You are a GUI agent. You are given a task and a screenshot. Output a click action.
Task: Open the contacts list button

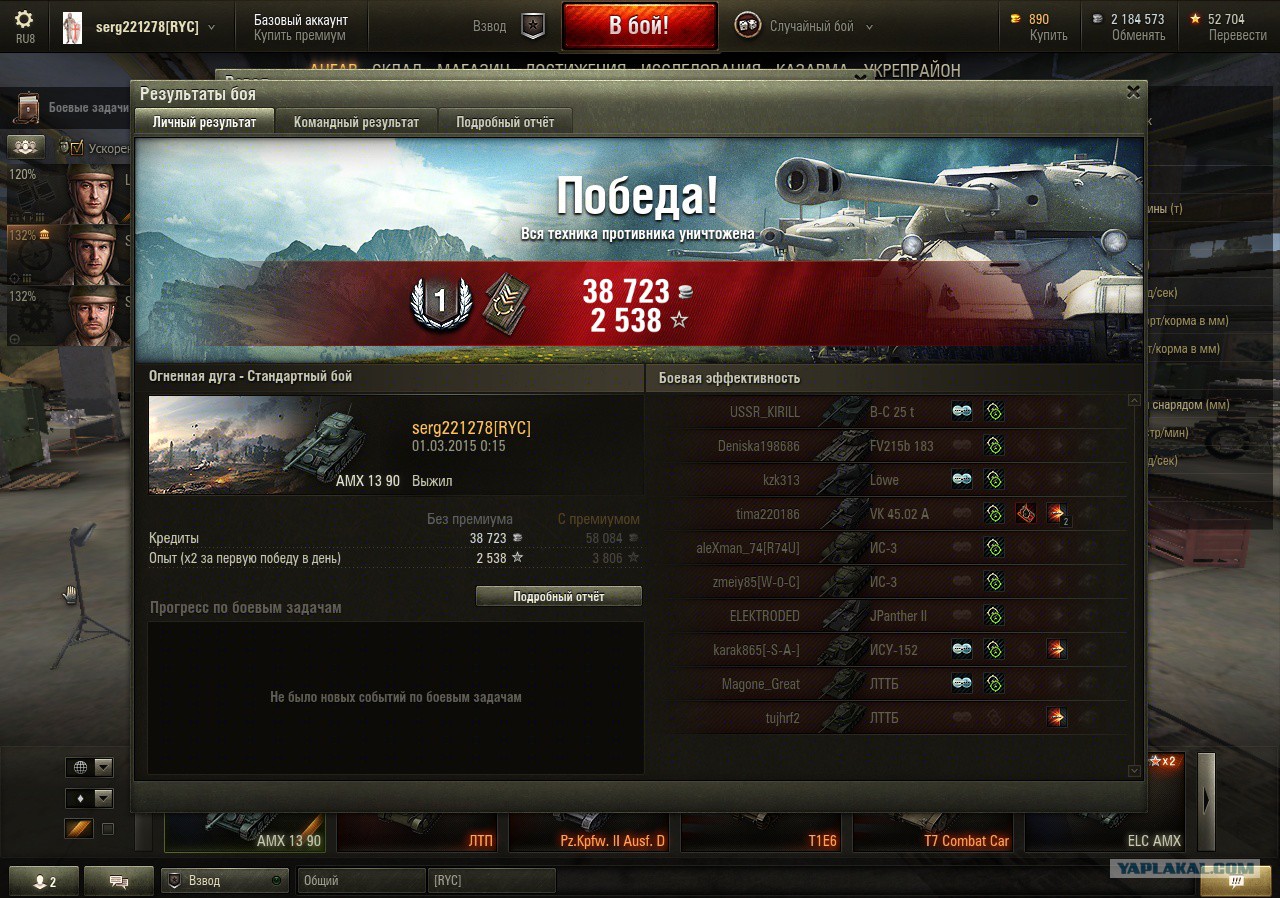(40, 881)
